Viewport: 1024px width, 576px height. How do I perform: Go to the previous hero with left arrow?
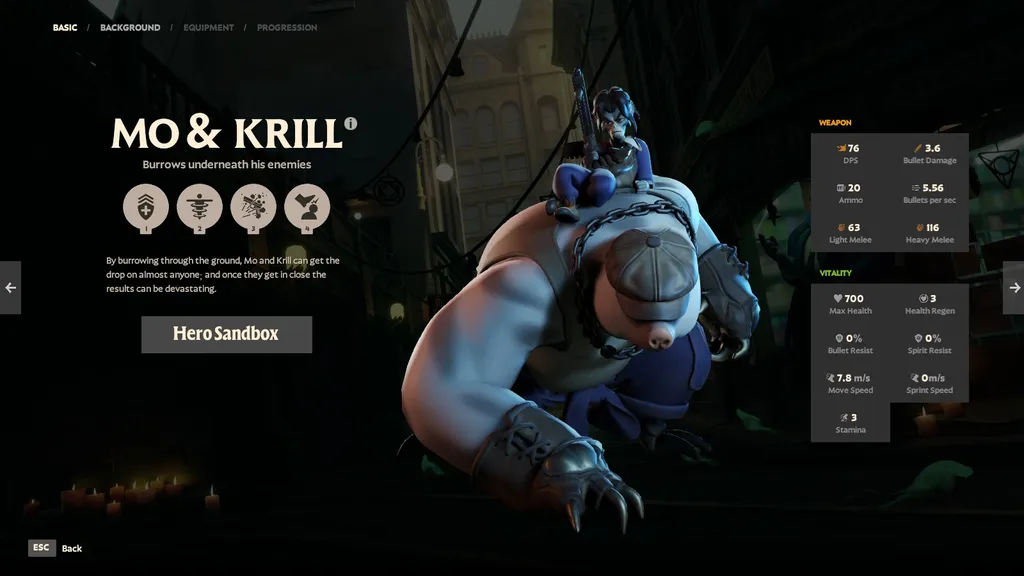click(x=10, y=288)
